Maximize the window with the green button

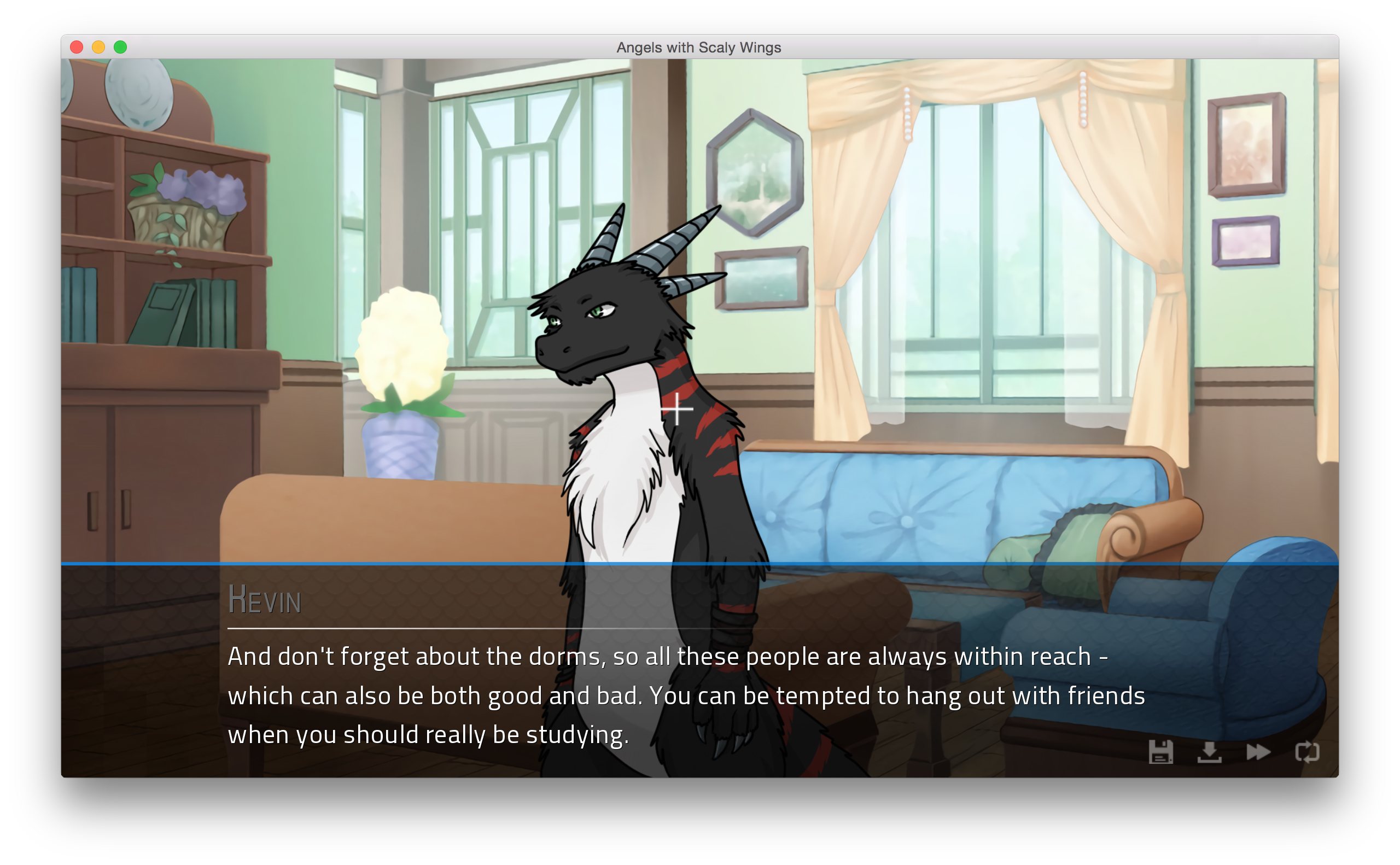(120, 47)
